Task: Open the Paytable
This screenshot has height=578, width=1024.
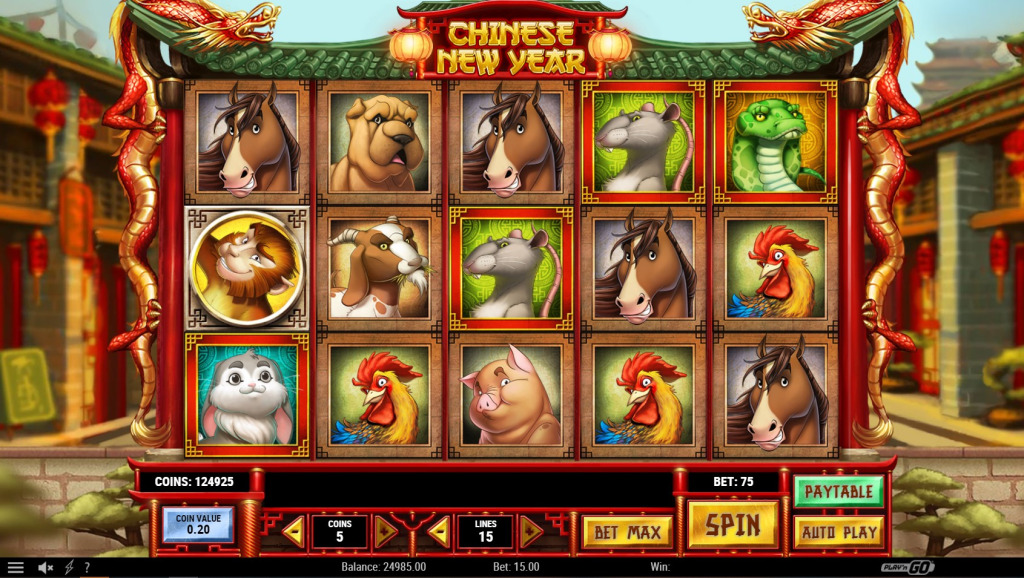Action: coord(838,491)
